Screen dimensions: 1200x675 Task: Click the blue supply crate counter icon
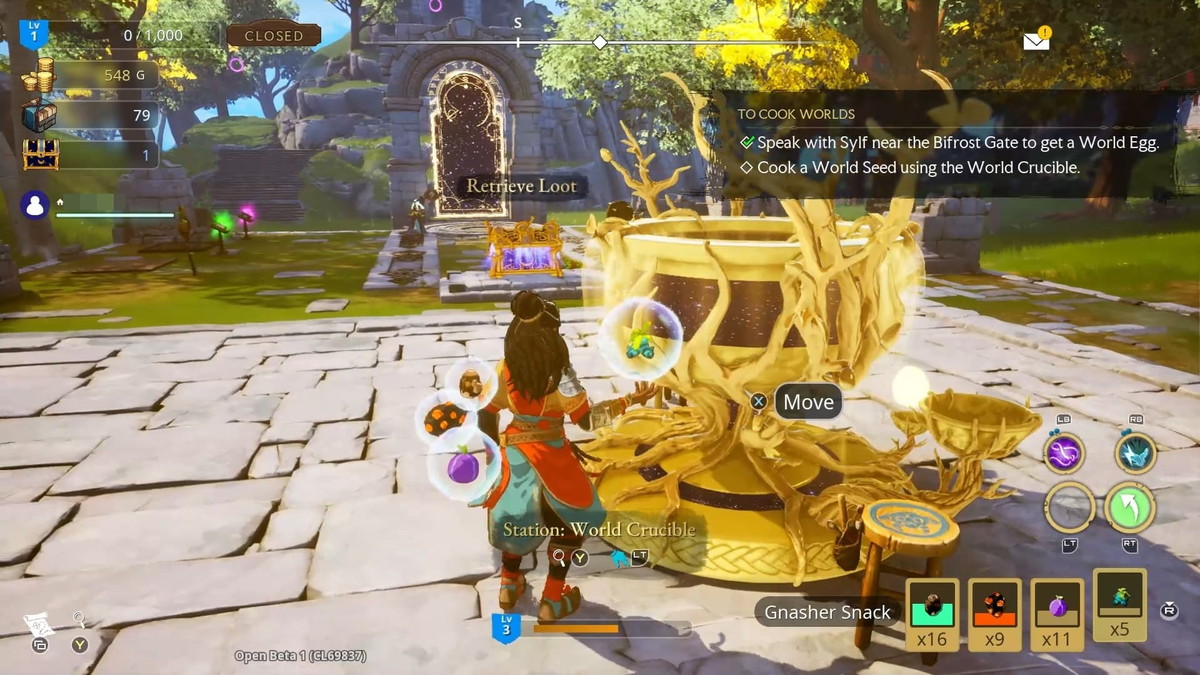39,116
